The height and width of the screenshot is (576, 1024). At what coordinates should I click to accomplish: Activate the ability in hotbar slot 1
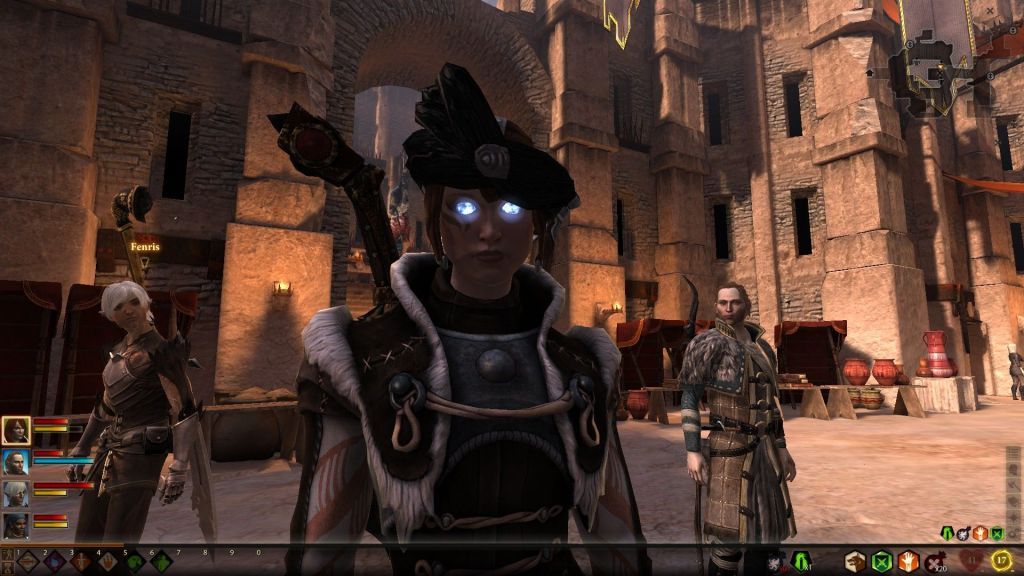click(x=27, y=562)
